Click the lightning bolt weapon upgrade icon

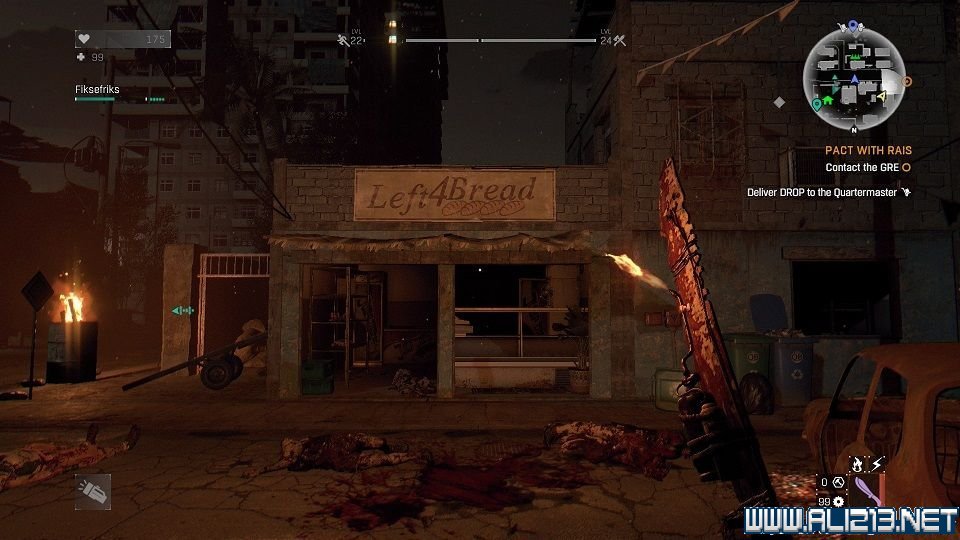pos(877,464)
